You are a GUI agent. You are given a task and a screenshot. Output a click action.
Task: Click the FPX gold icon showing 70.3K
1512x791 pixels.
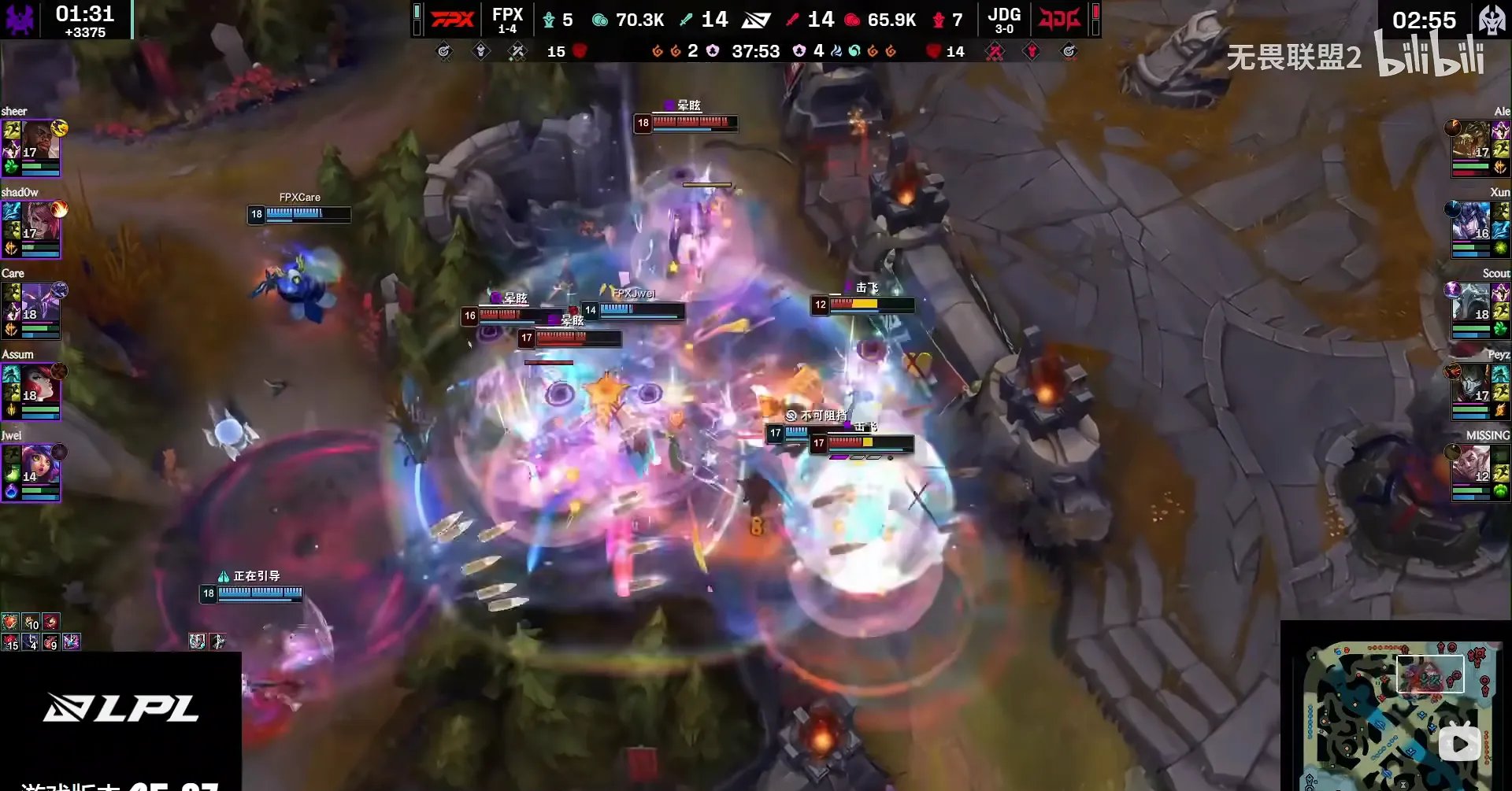click(x=601, y=19)
